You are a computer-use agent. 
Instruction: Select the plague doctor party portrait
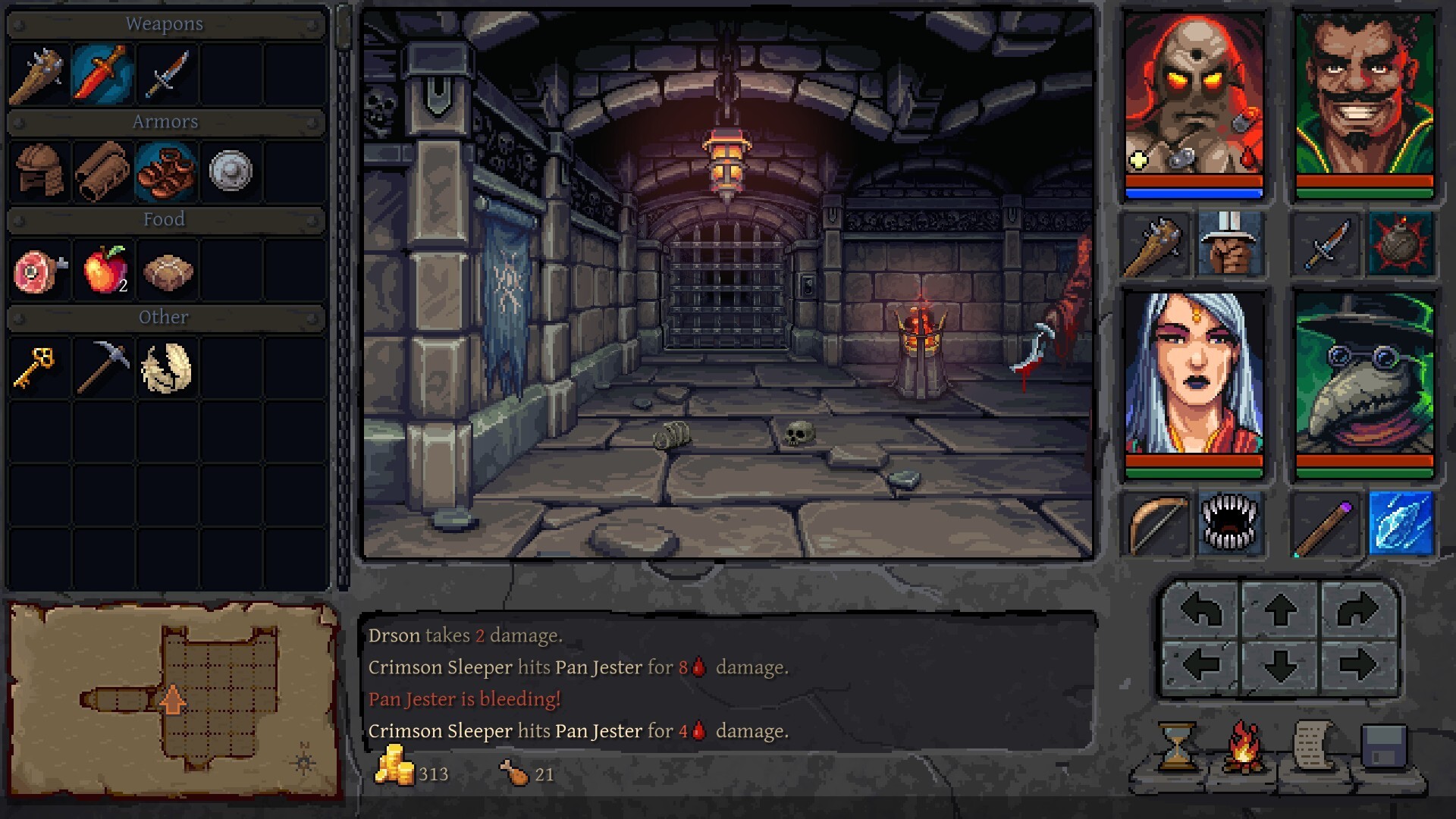[1364, 377]
